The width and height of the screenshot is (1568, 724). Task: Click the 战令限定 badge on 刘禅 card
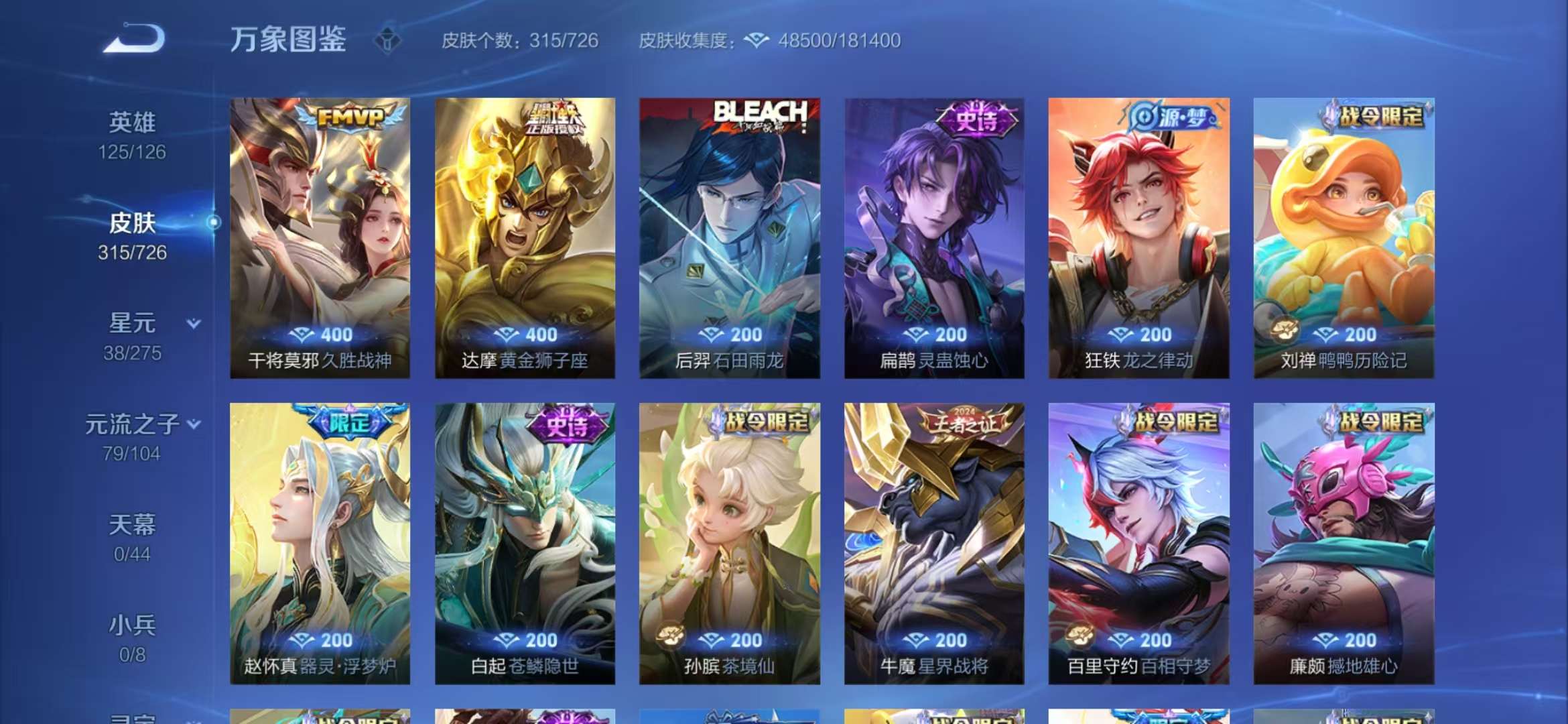coord(1382,116)
